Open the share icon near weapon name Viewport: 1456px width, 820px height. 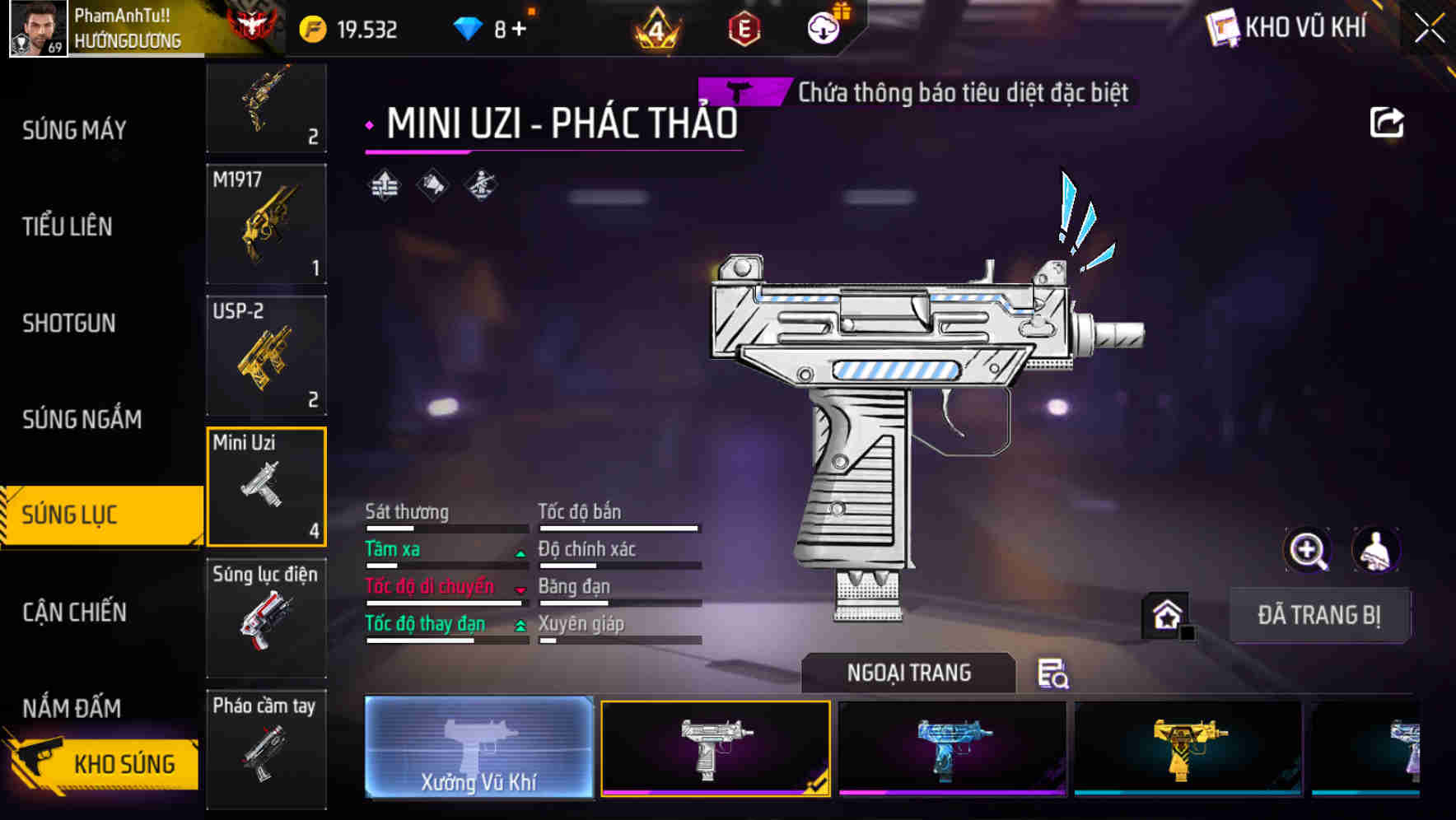pos(1387,122)
